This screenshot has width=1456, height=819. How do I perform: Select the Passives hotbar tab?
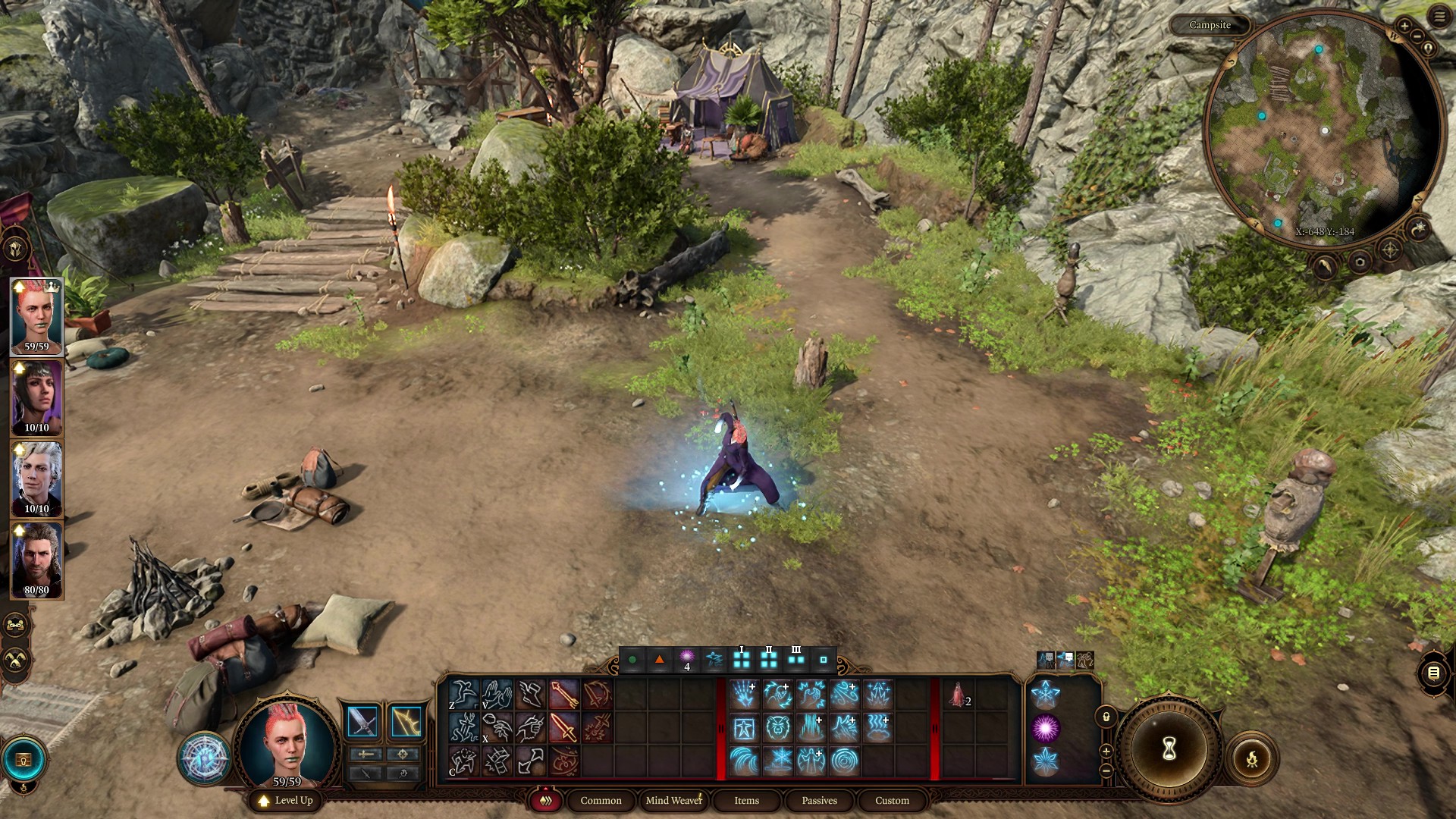point(819,800)
